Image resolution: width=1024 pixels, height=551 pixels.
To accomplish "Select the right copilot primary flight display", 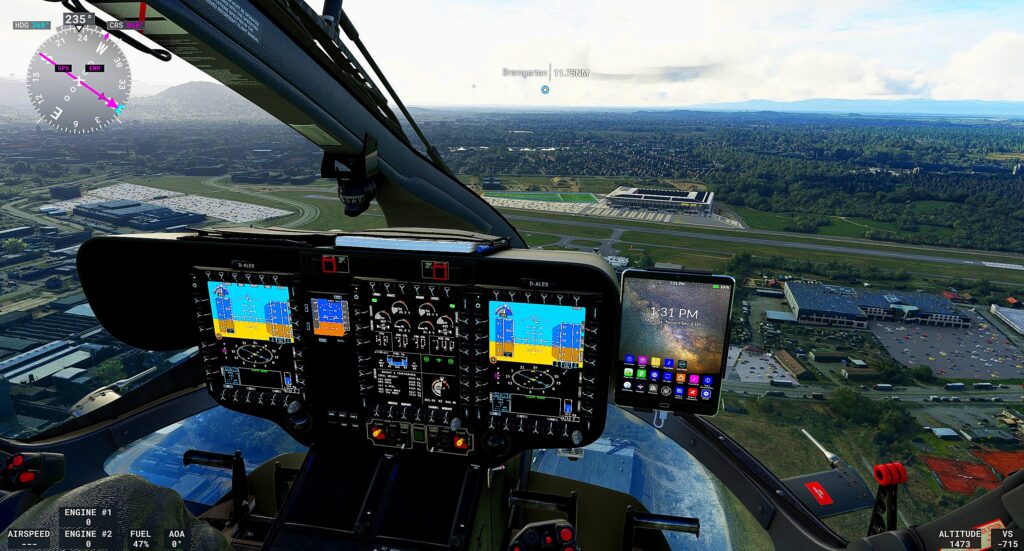I will tap(536, 333).
